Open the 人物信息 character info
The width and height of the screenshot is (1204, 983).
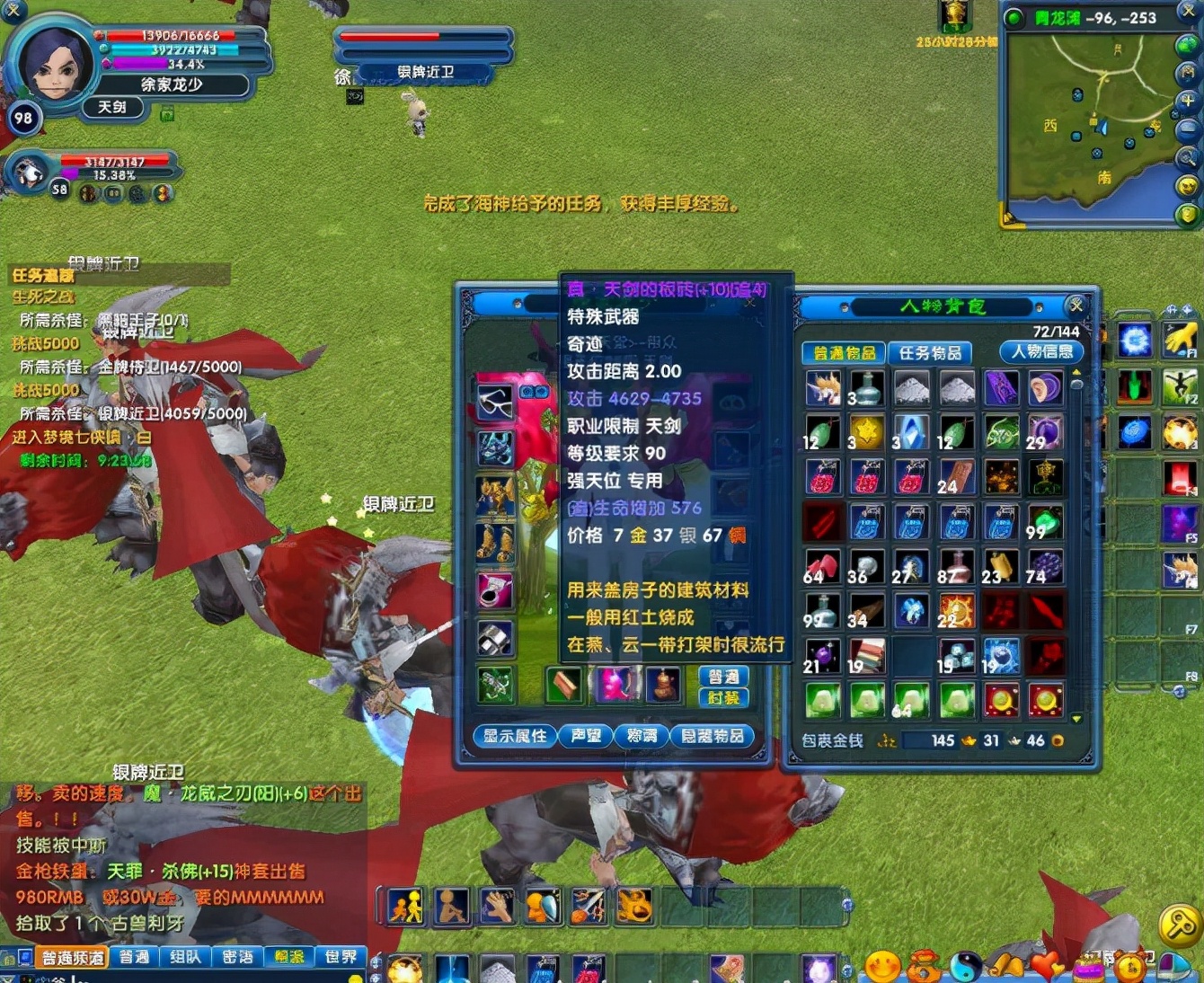(1040, 351)
